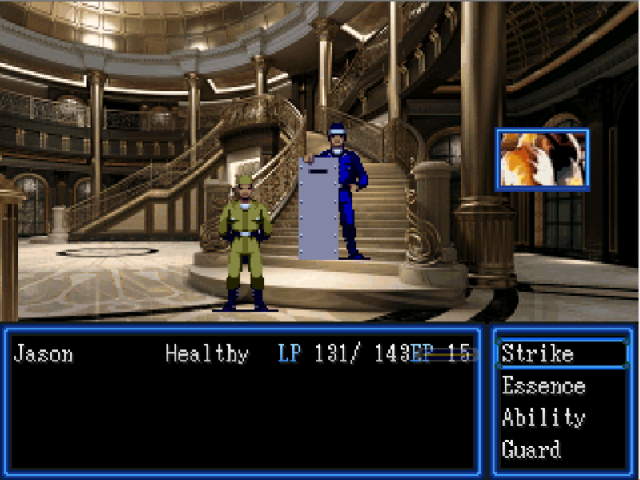Open the Ability command

click(543, 418)
